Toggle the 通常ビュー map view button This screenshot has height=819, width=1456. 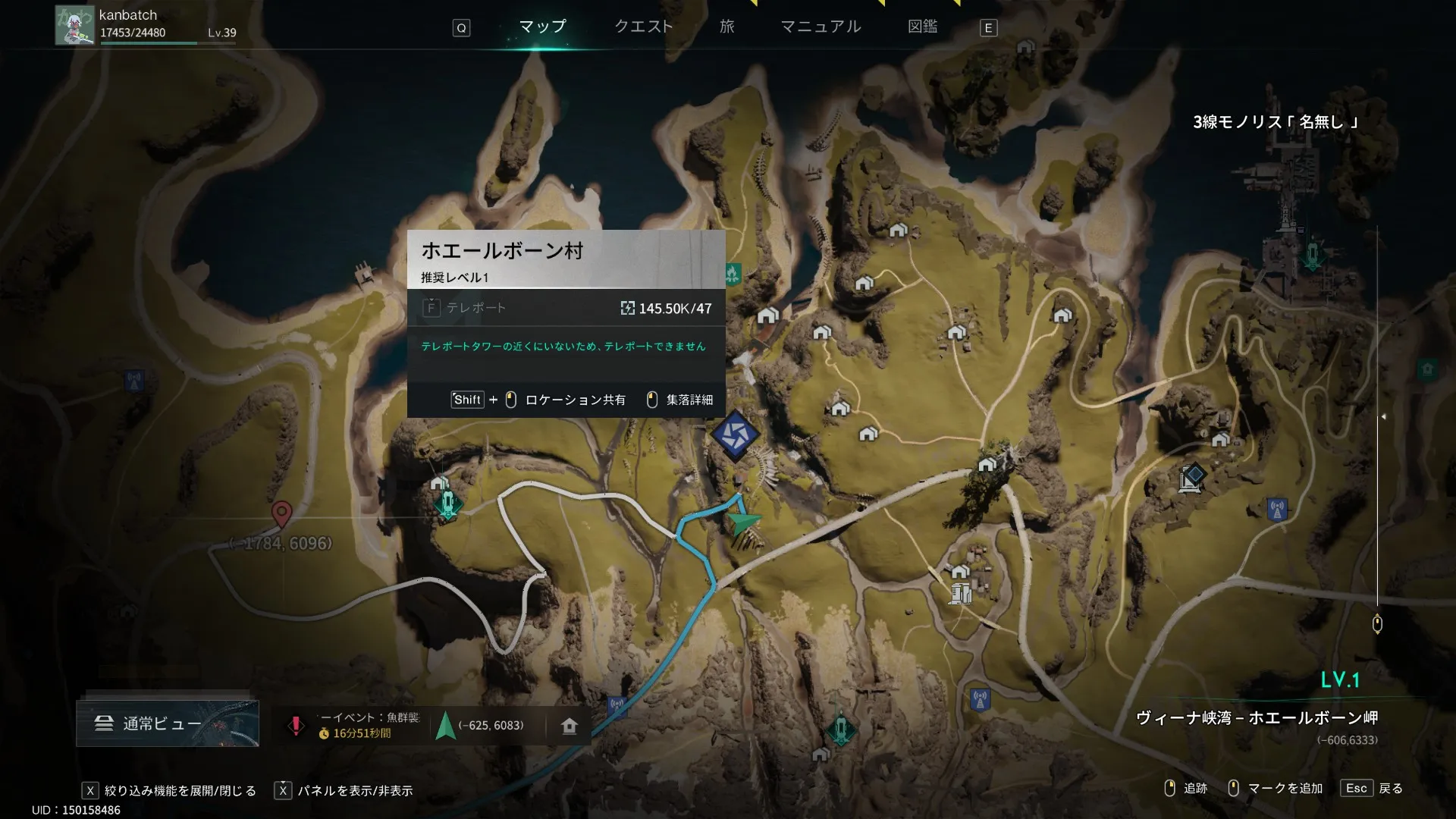tap(168, 723)
